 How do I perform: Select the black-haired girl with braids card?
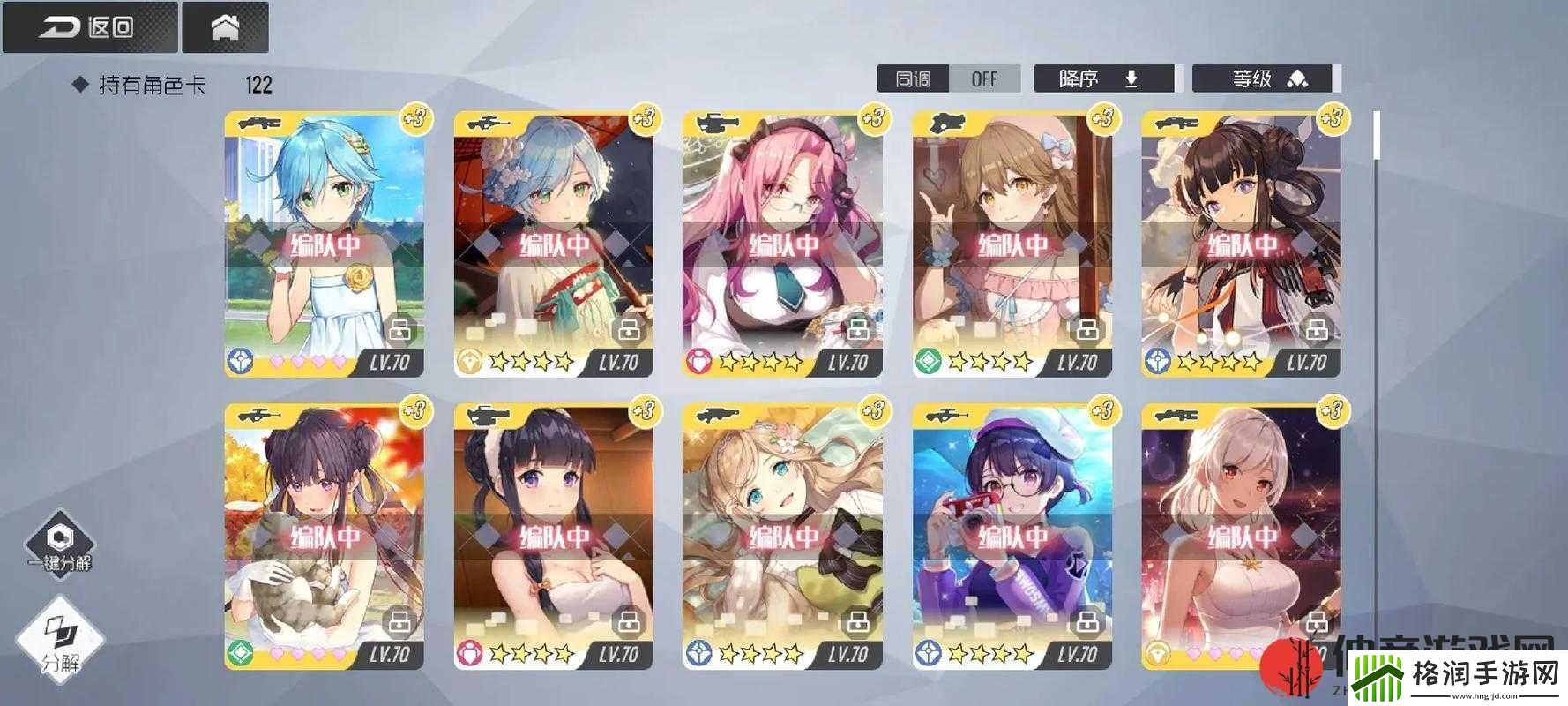click(x=554, y=537)
